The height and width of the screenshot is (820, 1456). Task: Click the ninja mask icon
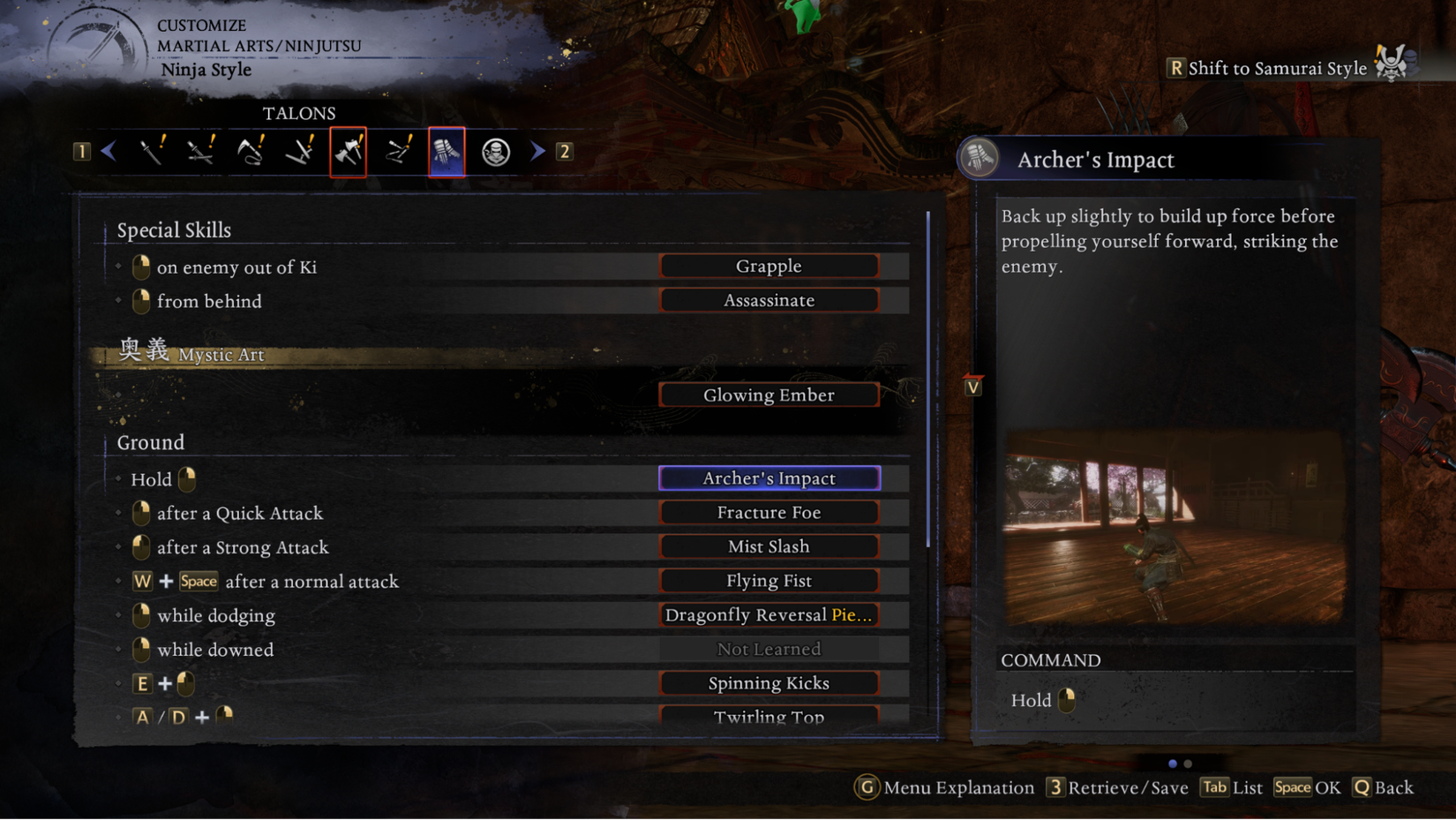(496, 150)
